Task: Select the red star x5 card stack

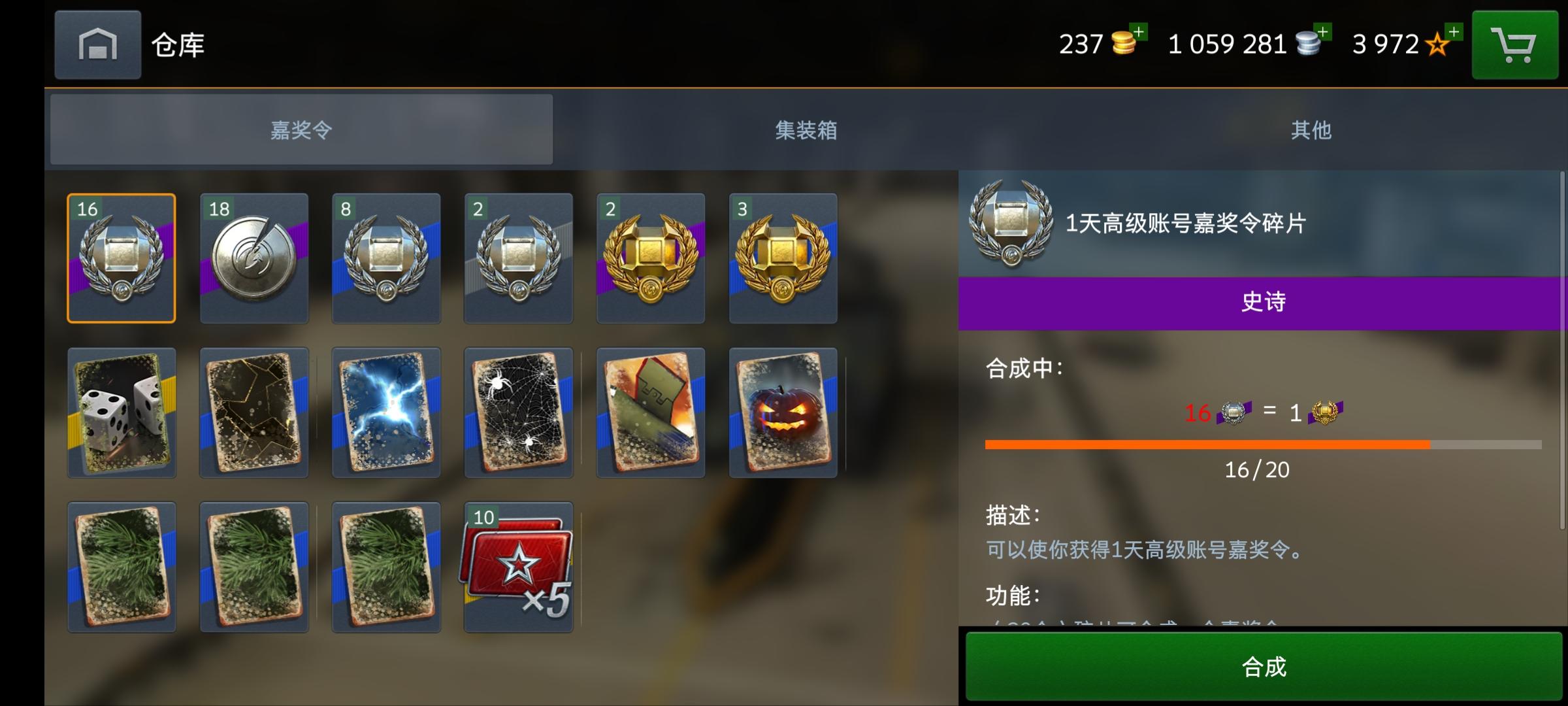Action: [518, 567]
